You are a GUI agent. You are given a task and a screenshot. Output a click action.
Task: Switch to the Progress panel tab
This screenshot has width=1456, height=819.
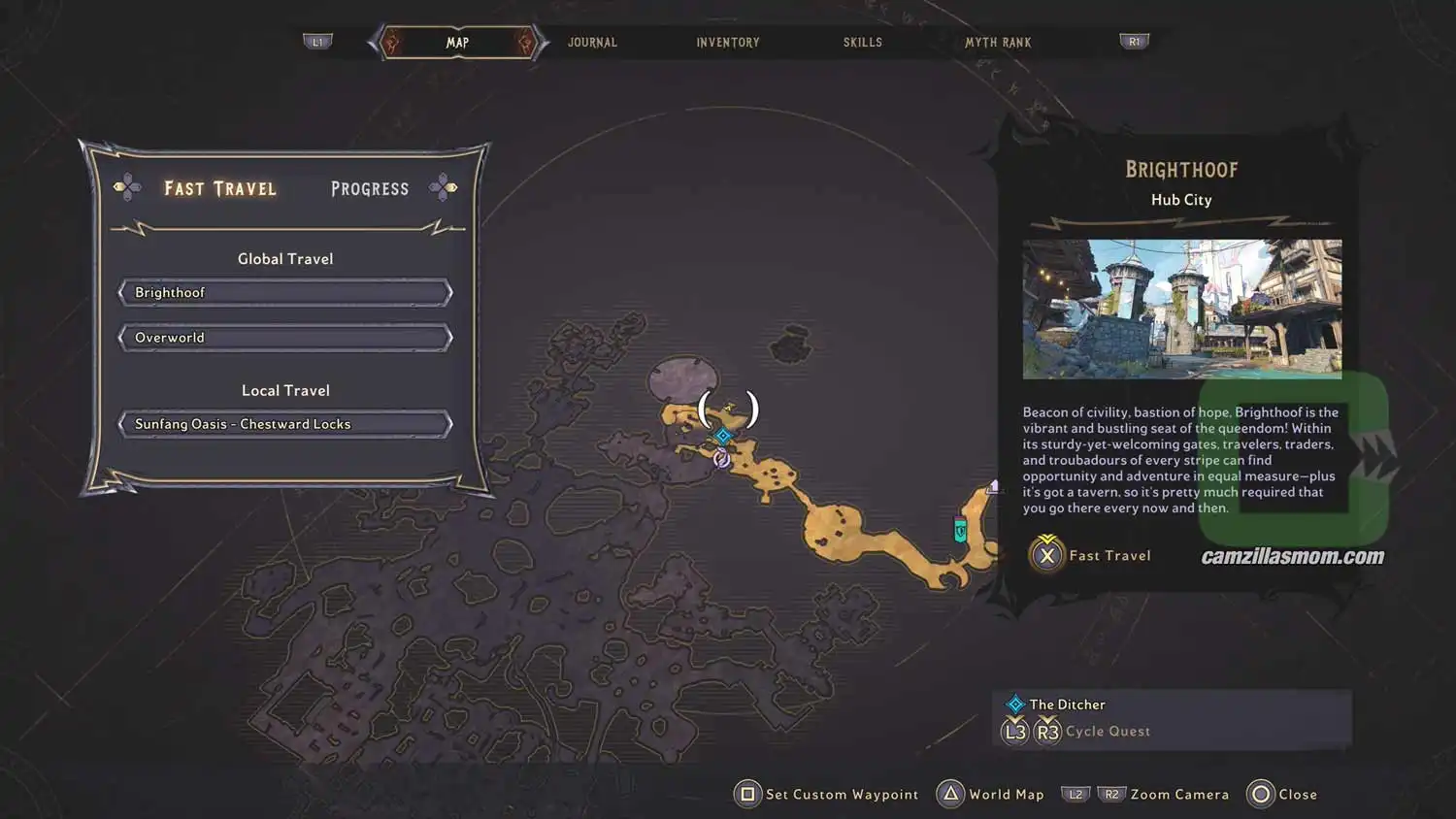coord(370,188)
